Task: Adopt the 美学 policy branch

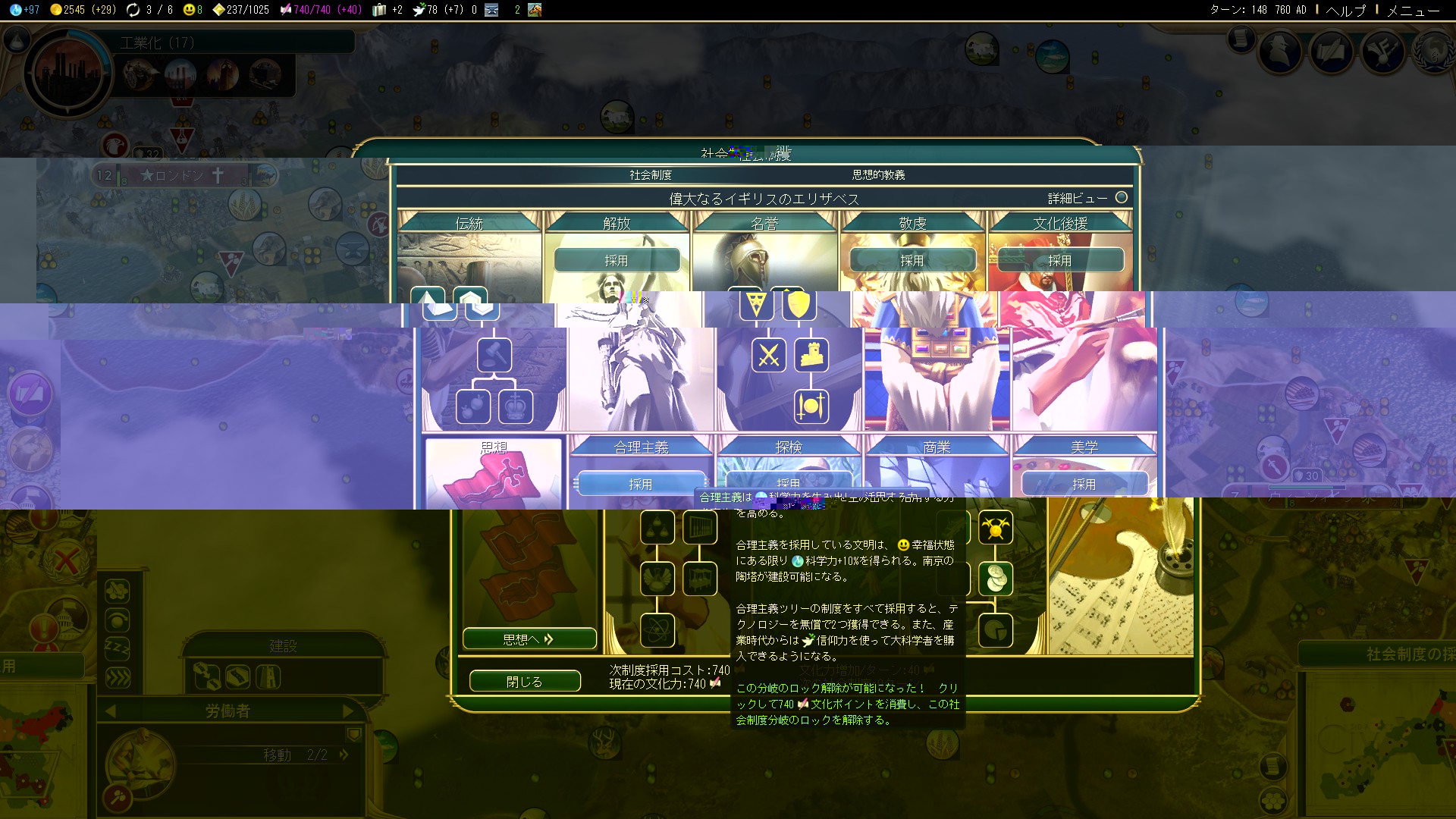Action: click(x=1084, y=483)
